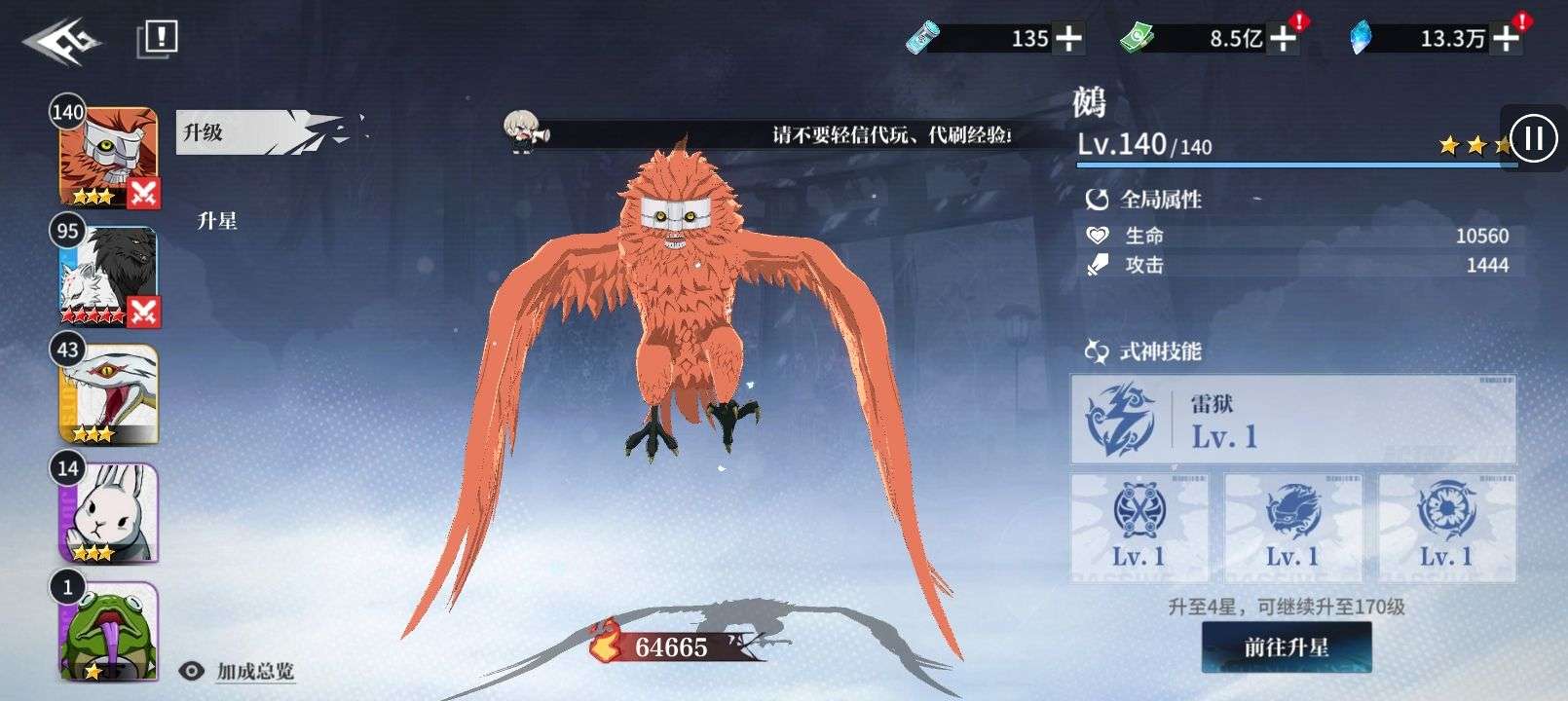
Task: Select the level 14 white rabbit shikigami
Action: tap(108, 513)
